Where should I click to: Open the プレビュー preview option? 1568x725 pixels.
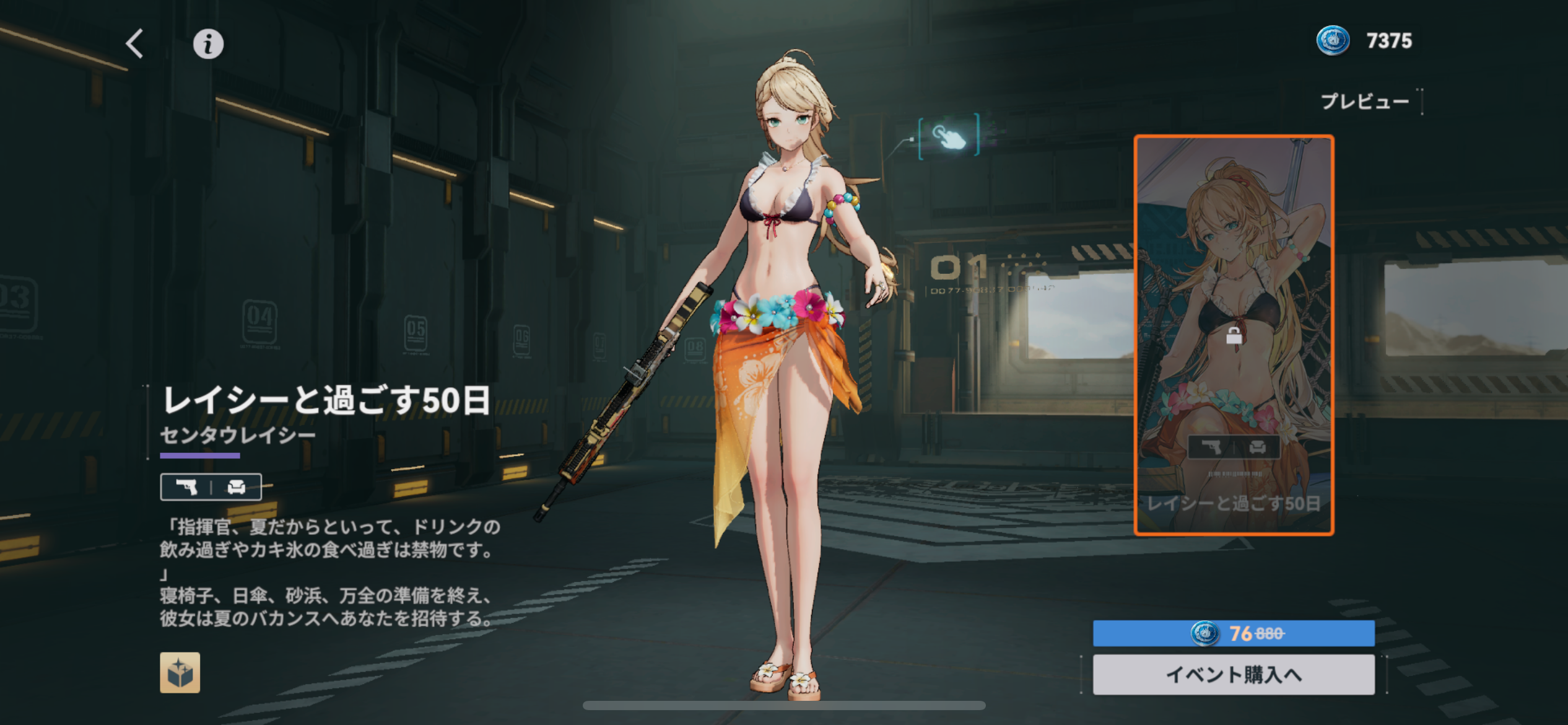coord(1365,102)
